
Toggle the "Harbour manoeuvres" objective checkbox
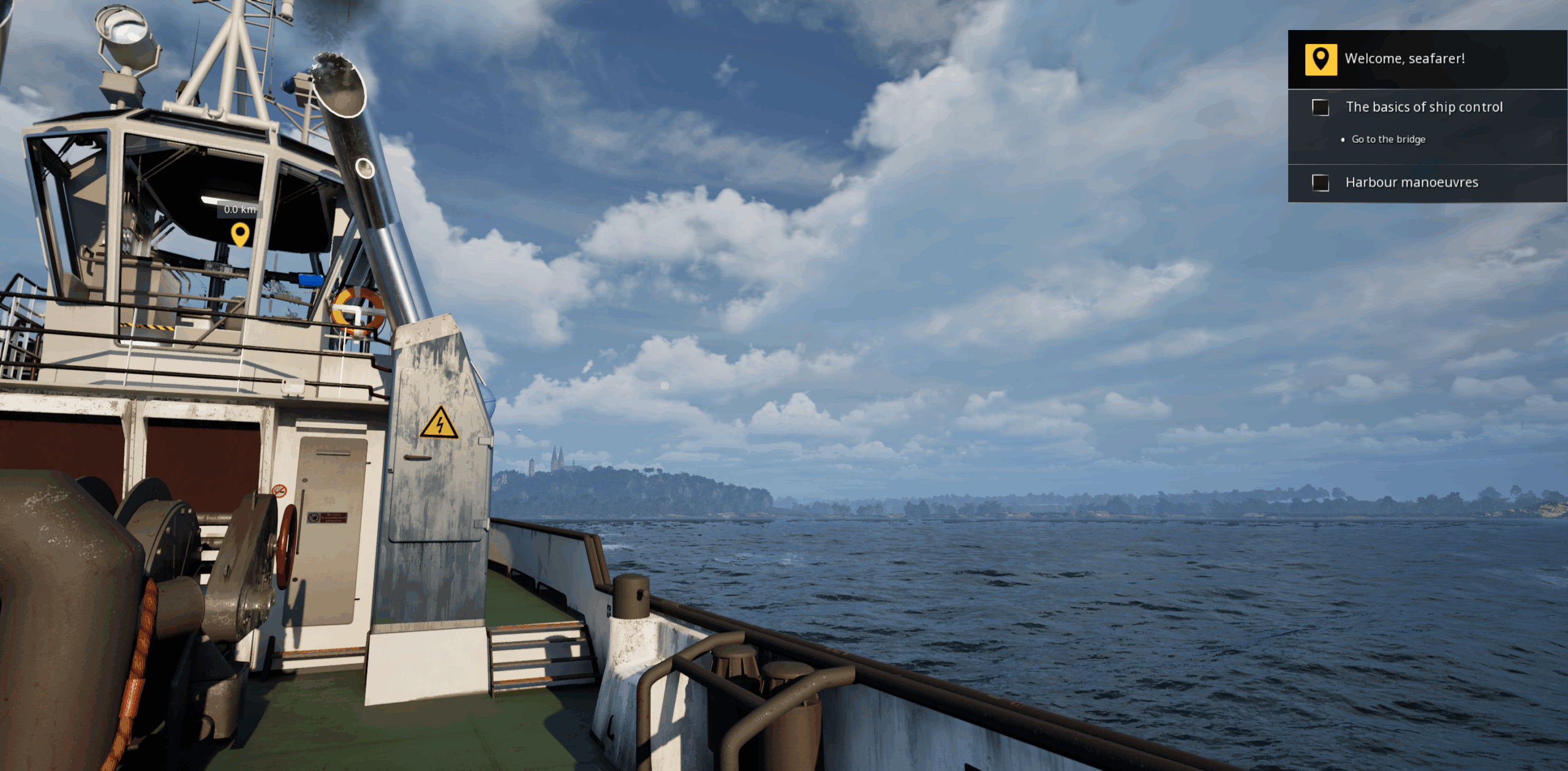coord(1320,183)
